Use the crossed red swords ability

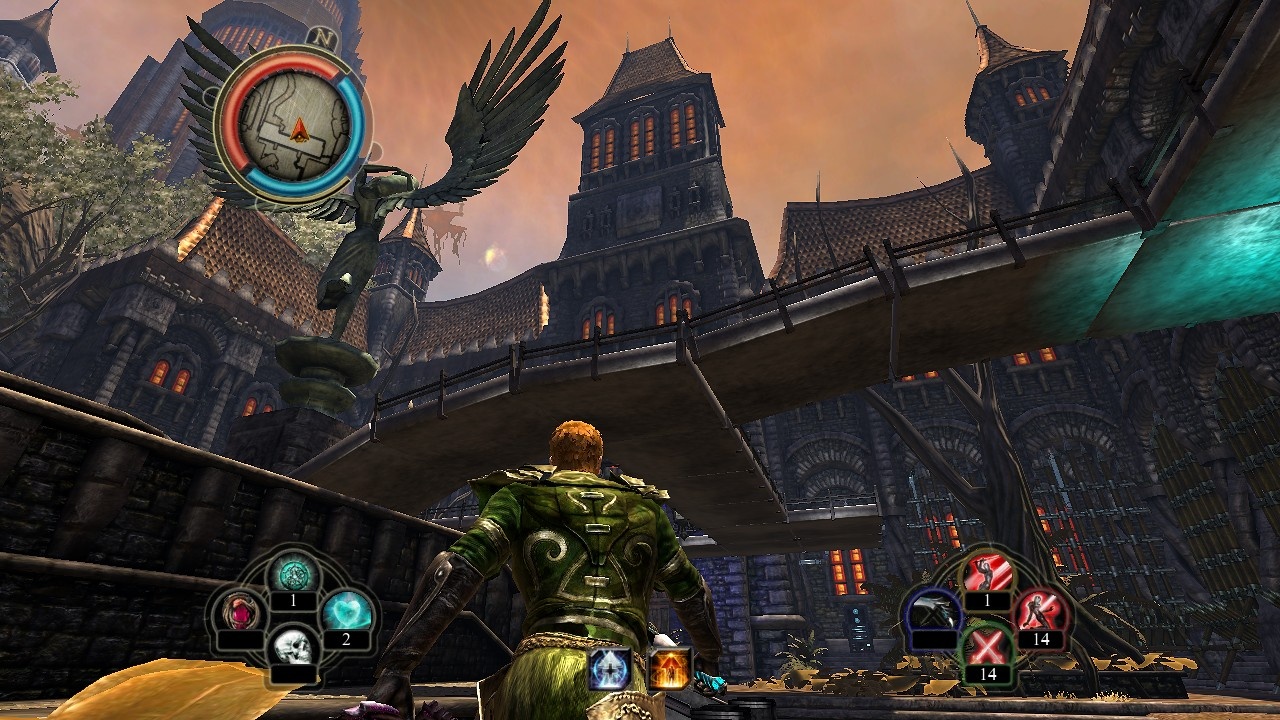click(x=987, y=646)
